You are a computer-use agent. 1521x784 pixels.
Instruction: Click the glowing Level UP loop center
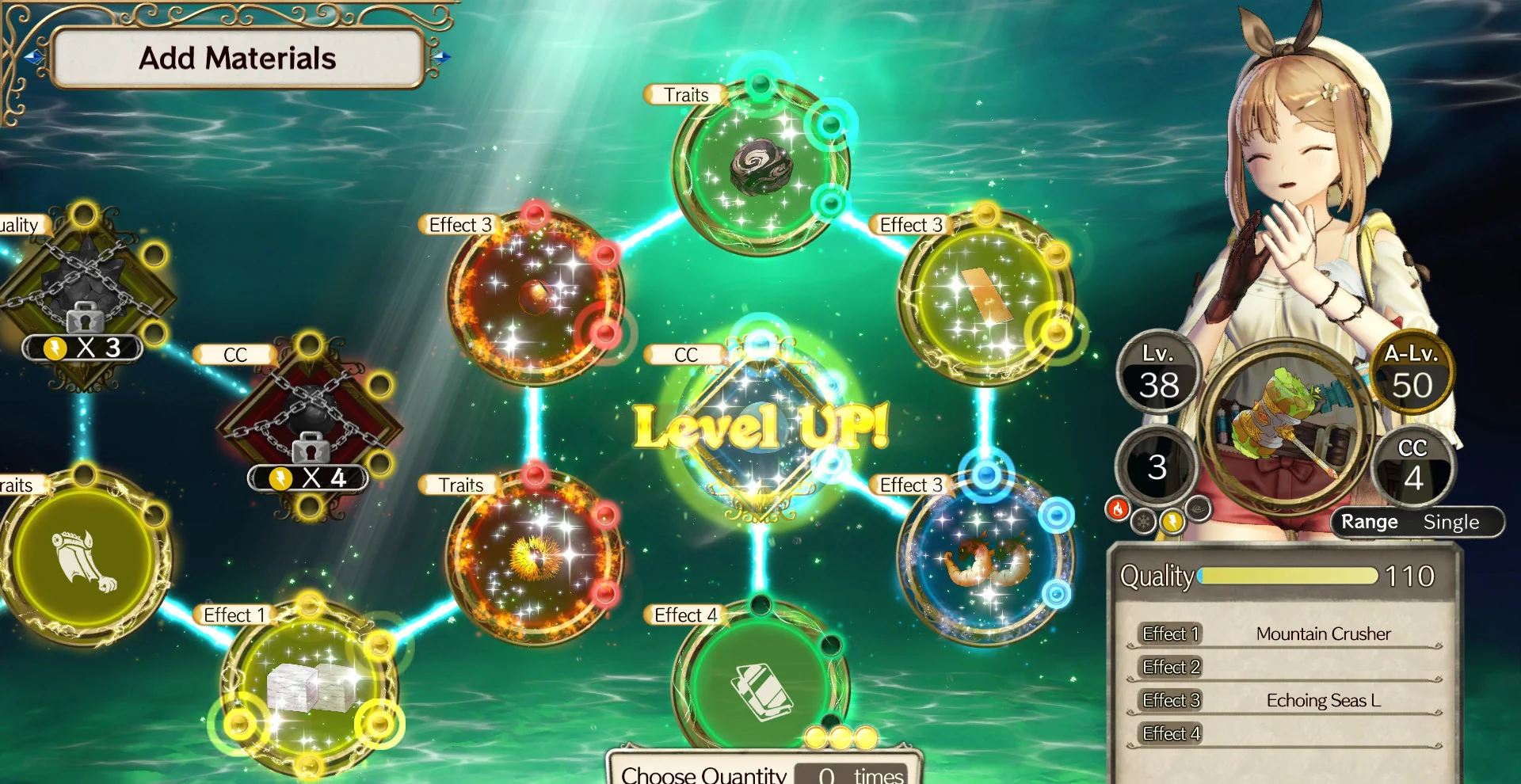click(760, 432)
